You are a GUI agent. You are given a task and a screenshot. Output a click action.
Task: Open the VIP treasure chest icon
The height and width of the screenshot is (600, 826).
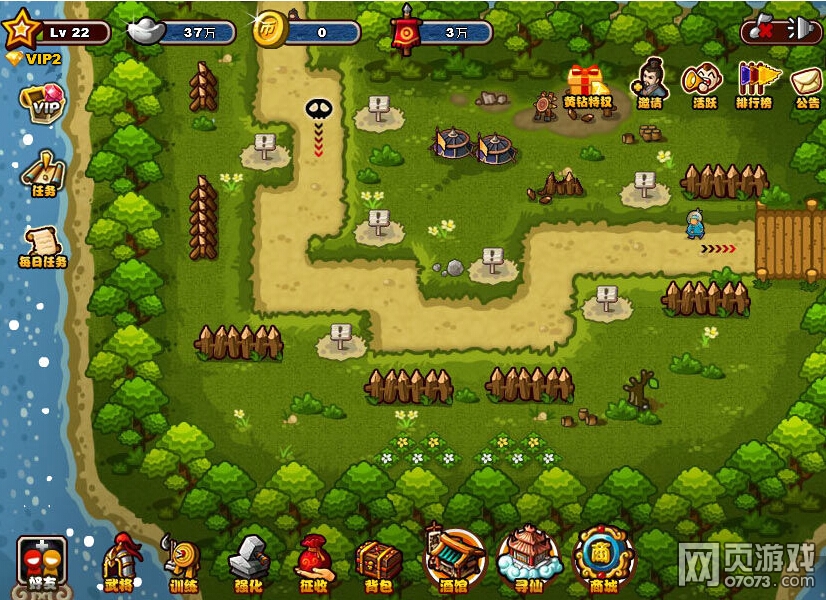click(x=42, y=103)
